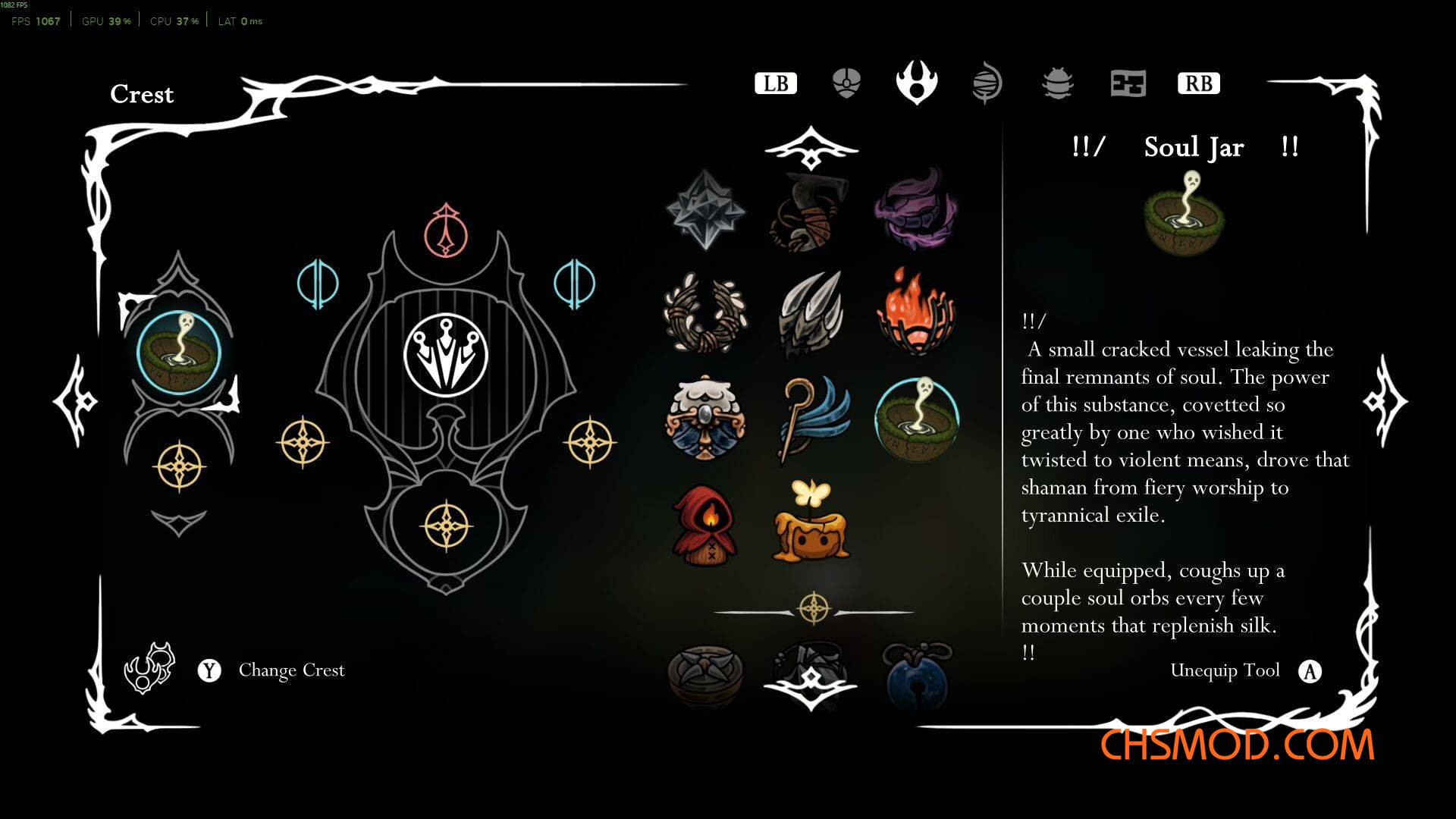This screenshot has width=1456, height=819.
Task: Switch to the silk spool tab
Action: pyautogui.click(x=987, y=83)
